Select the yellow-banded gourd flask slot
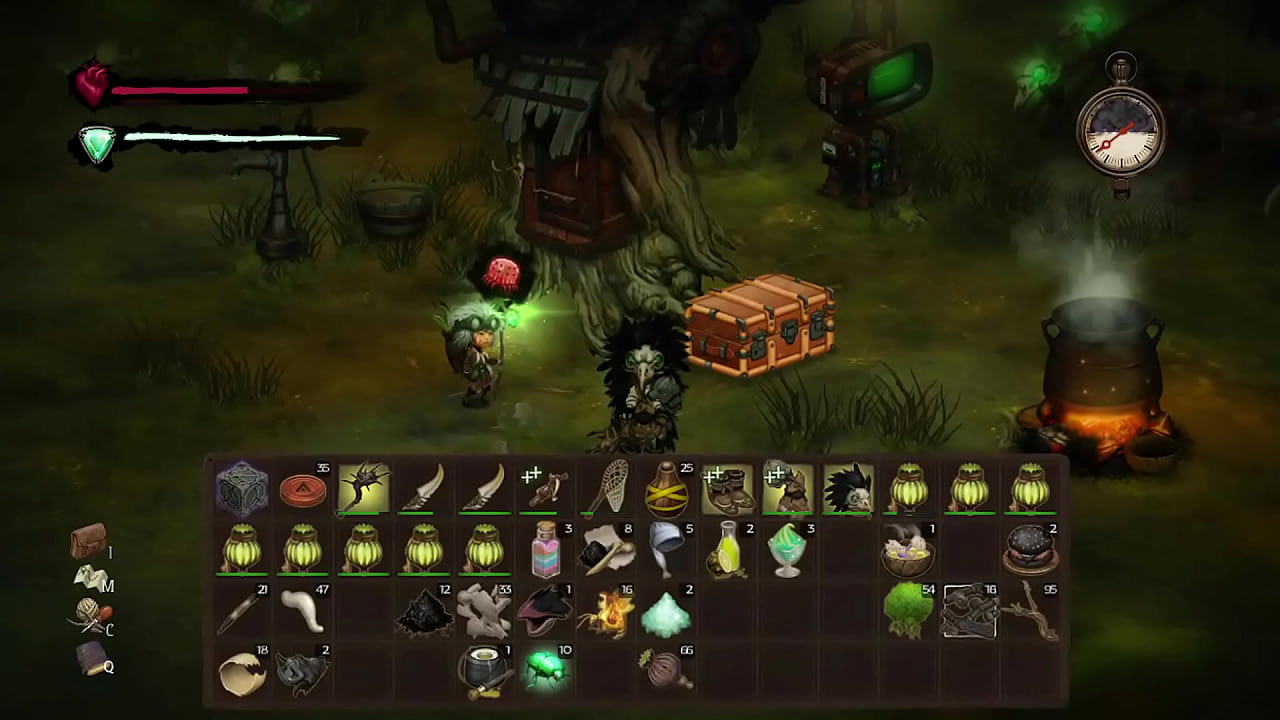Viewport: 1280px width, 720px height. [667, 489]
